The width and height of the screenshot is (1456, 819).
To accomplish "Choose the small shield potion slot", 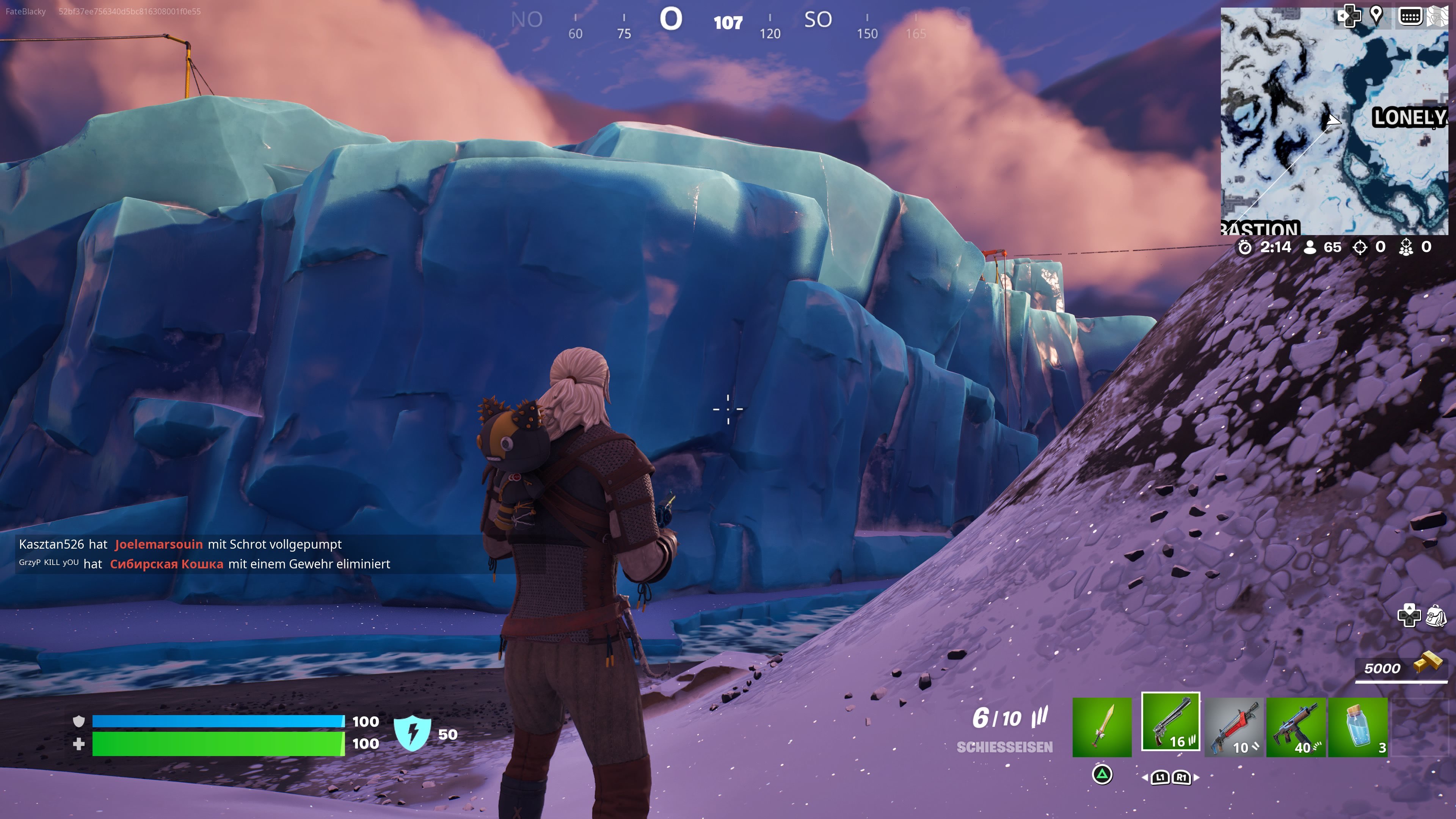I will tap(1358, 727).
